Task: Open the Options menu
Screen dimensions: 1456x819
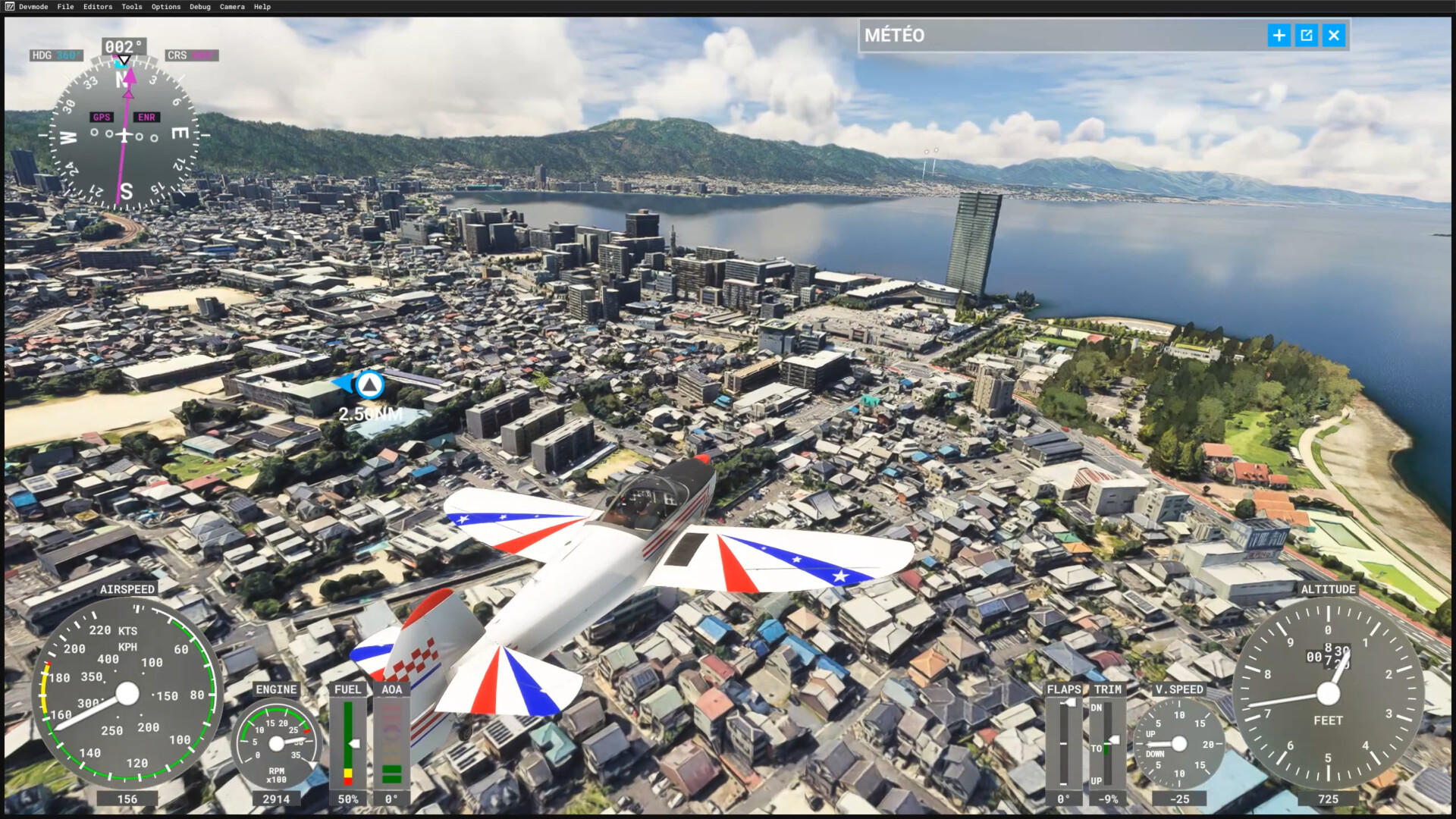Action: coord(166,7)
